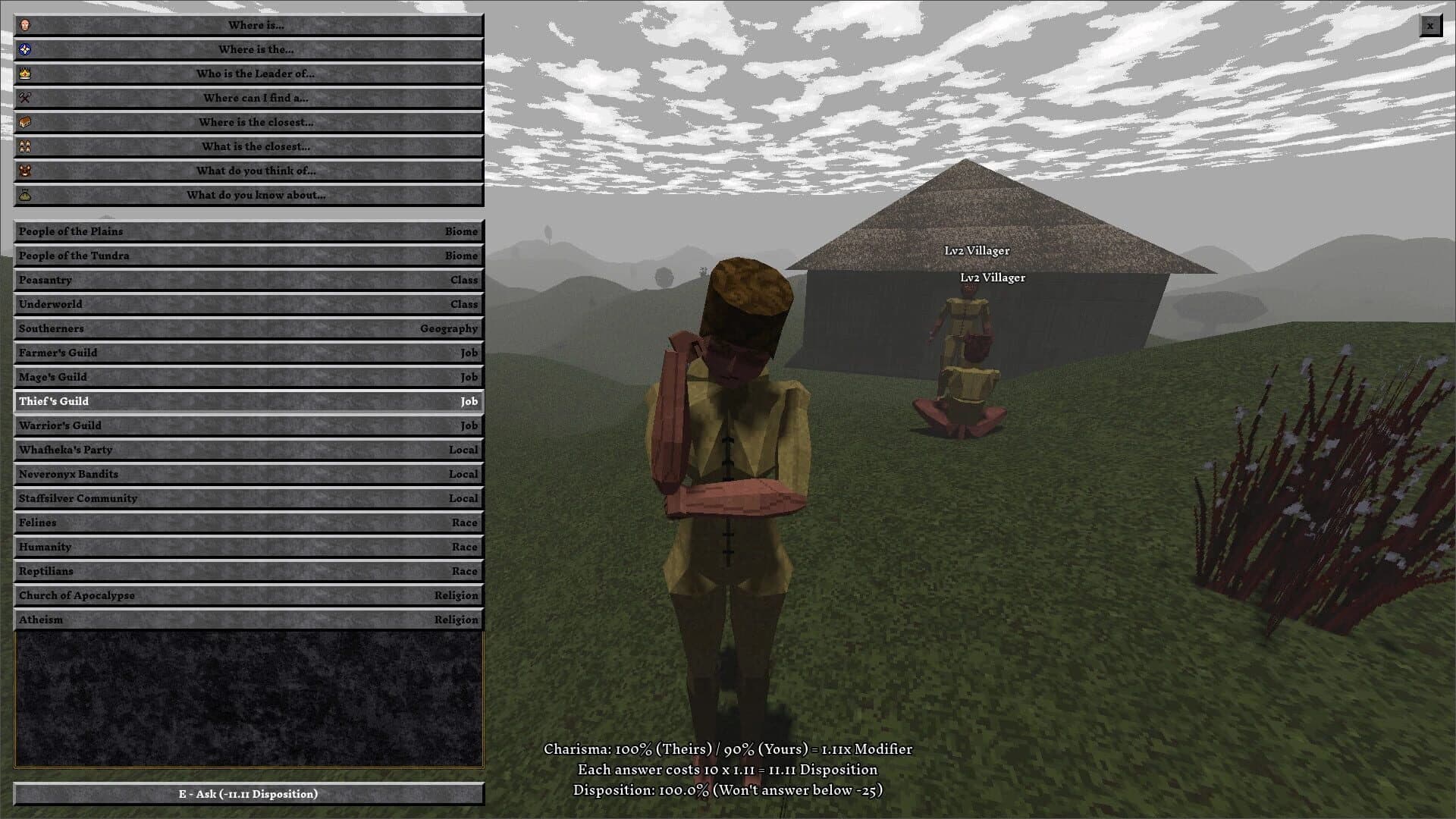1456x819 pixels.
Task: Click the house icon for 'Where is the closest...'
Action: tap(24, 122)
